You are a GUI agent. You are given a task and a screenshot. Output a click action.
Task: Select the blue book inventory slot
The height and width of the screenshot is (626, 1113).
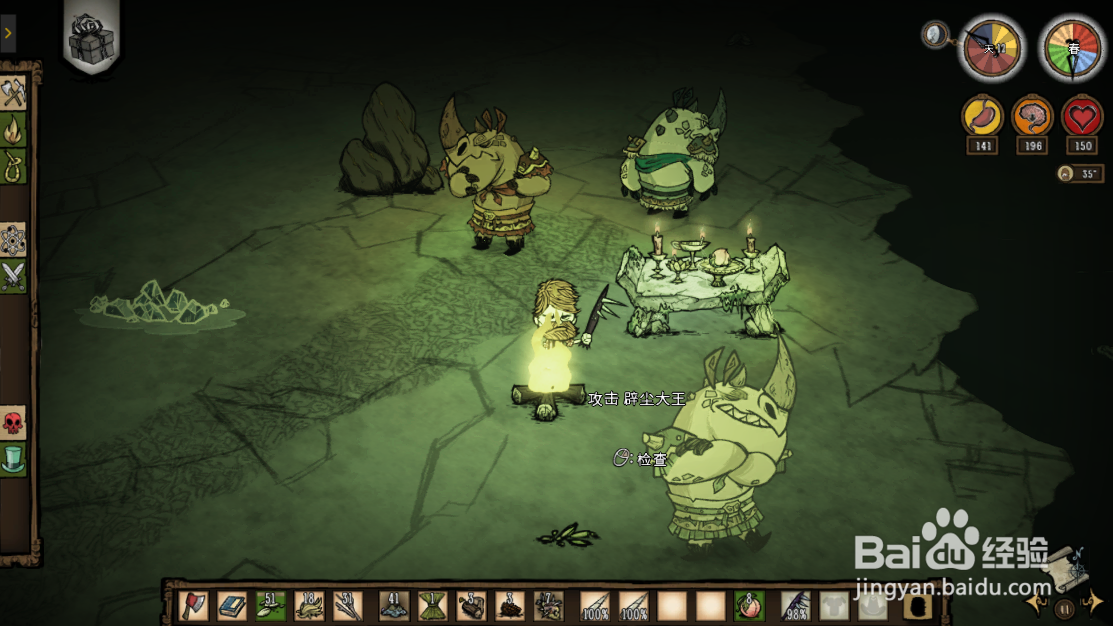pos(232,606)
